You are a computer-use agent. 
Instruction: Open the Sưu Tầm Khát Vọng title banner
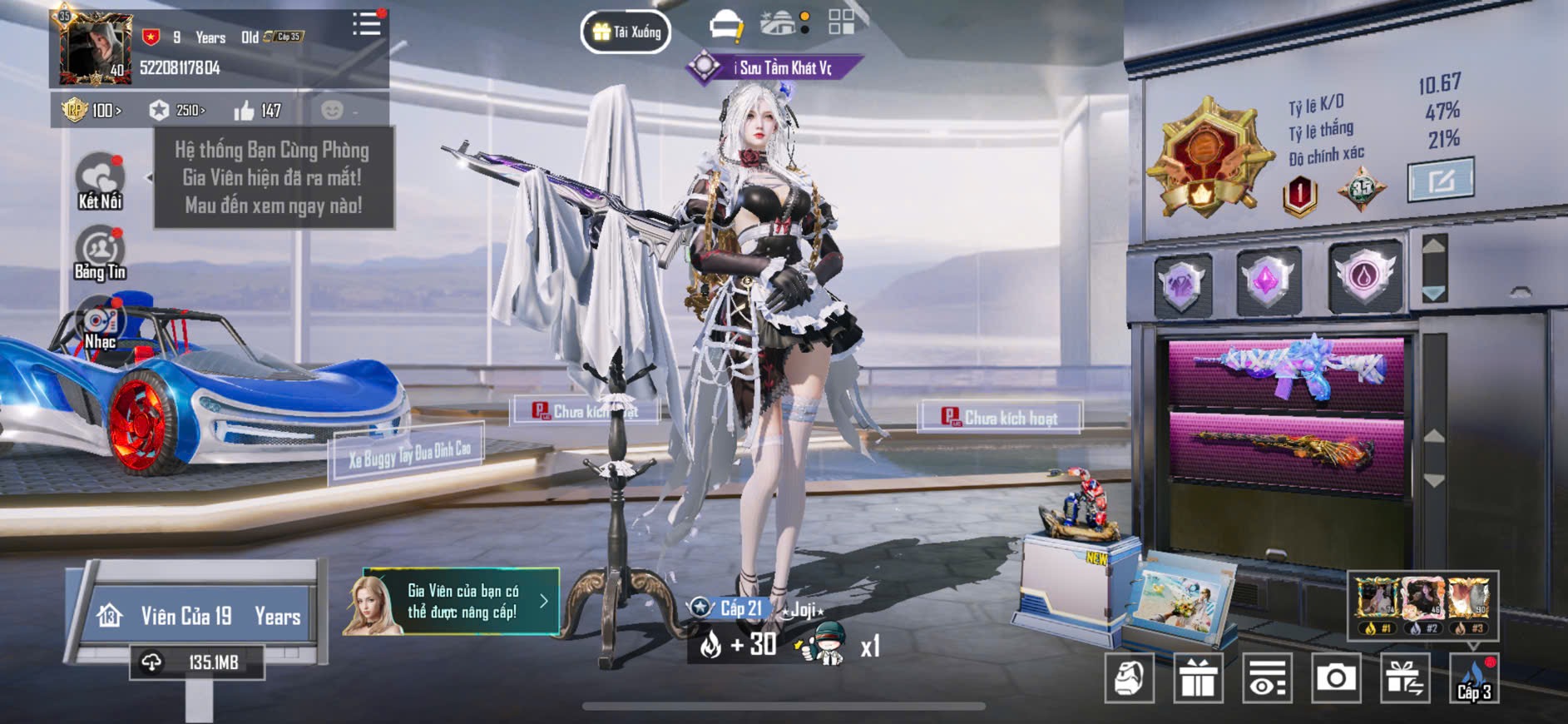click(774, 67)
